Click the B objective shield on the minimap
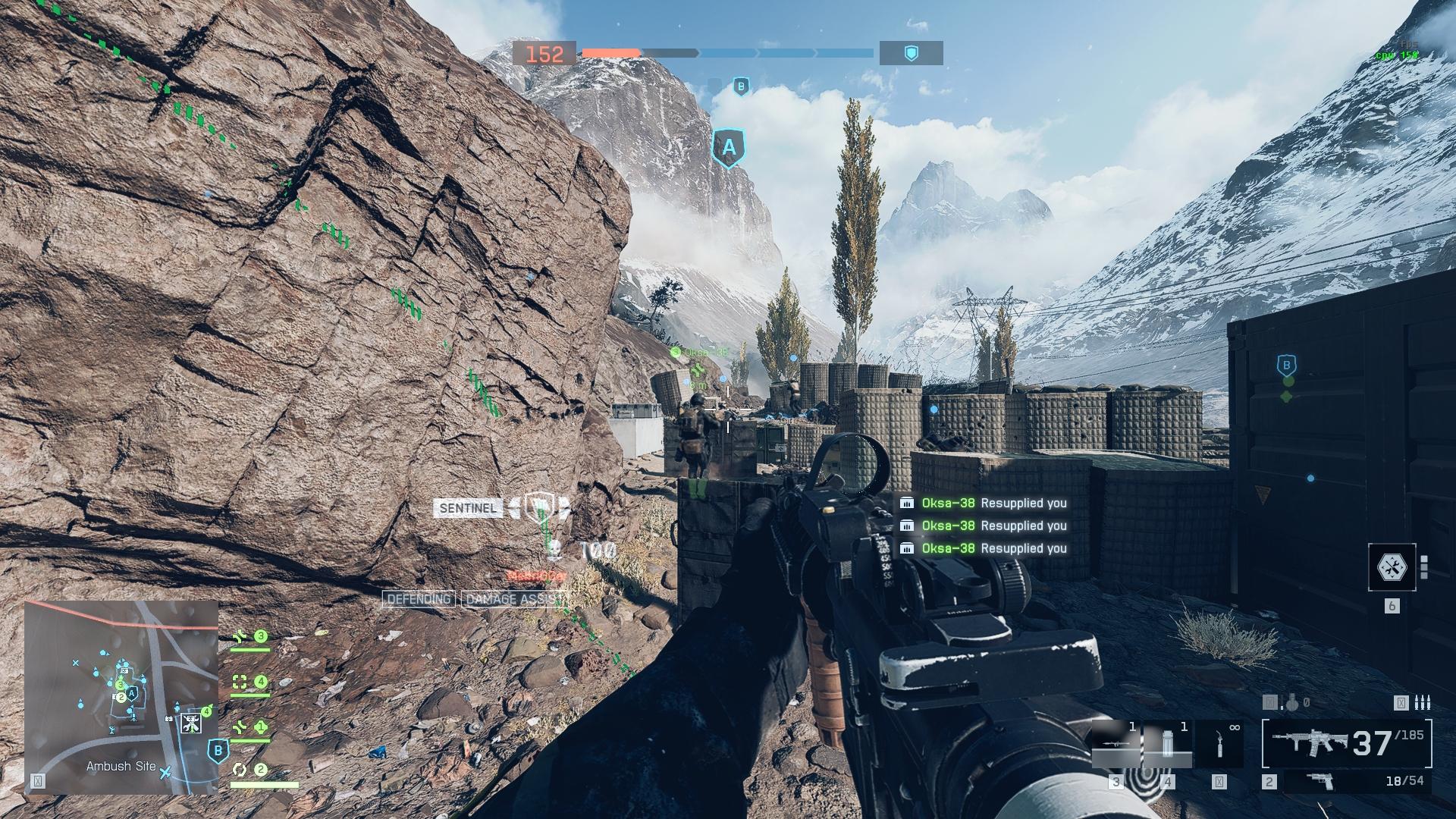This screenshot has width=1456, height=819. click(218, 751)
